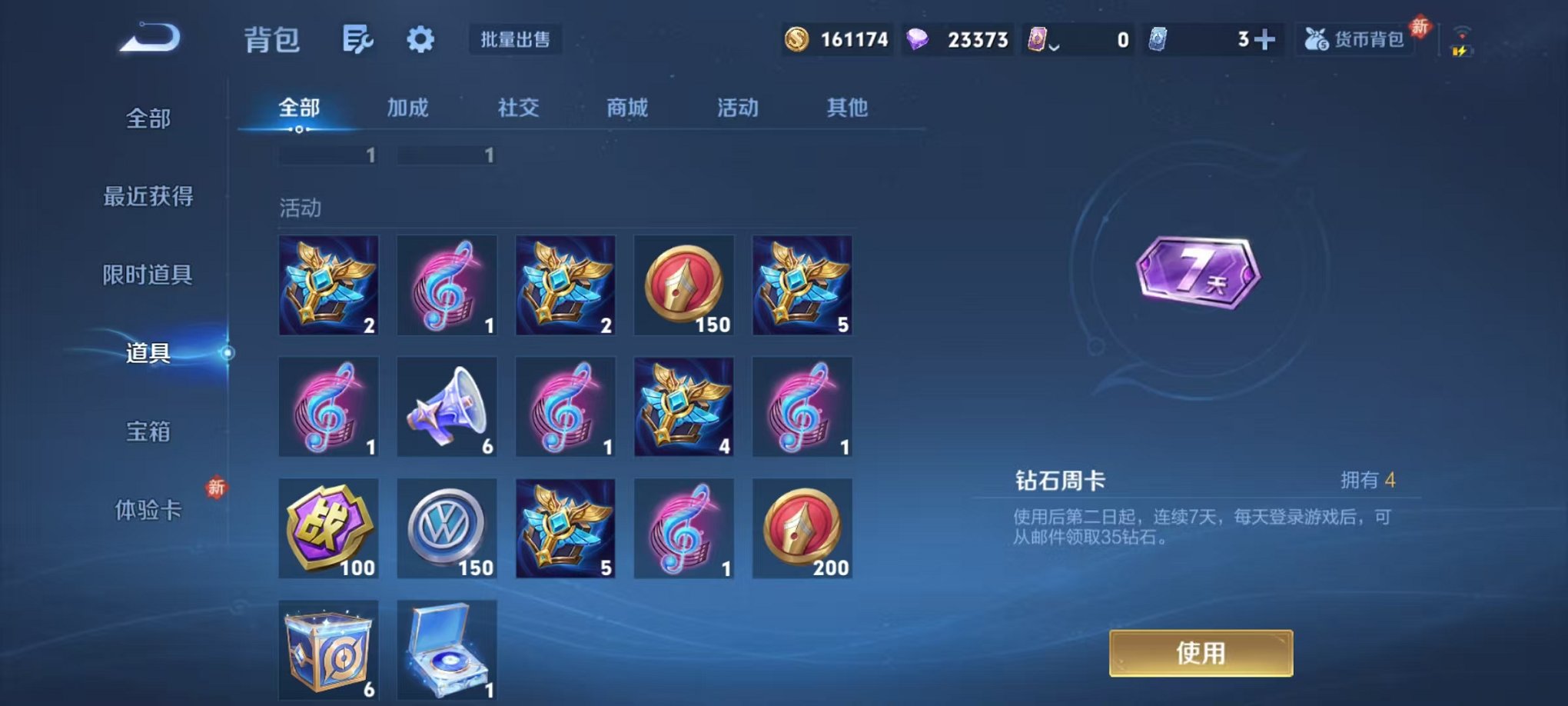Select the silver VW coin item

[x=446, y=531]
